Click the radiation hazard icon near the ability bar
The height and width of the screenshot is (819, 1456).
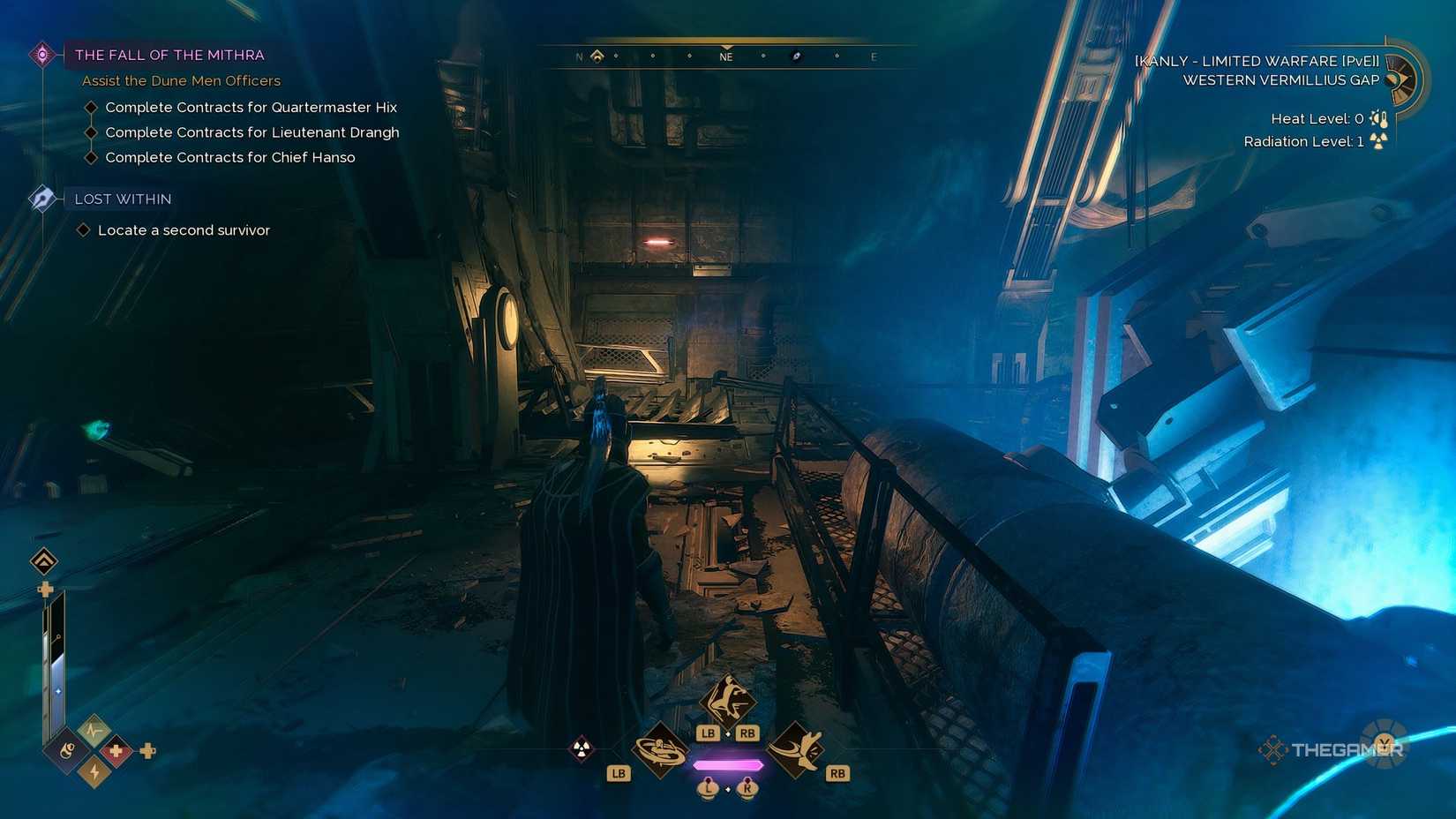(x=581, y=748)
